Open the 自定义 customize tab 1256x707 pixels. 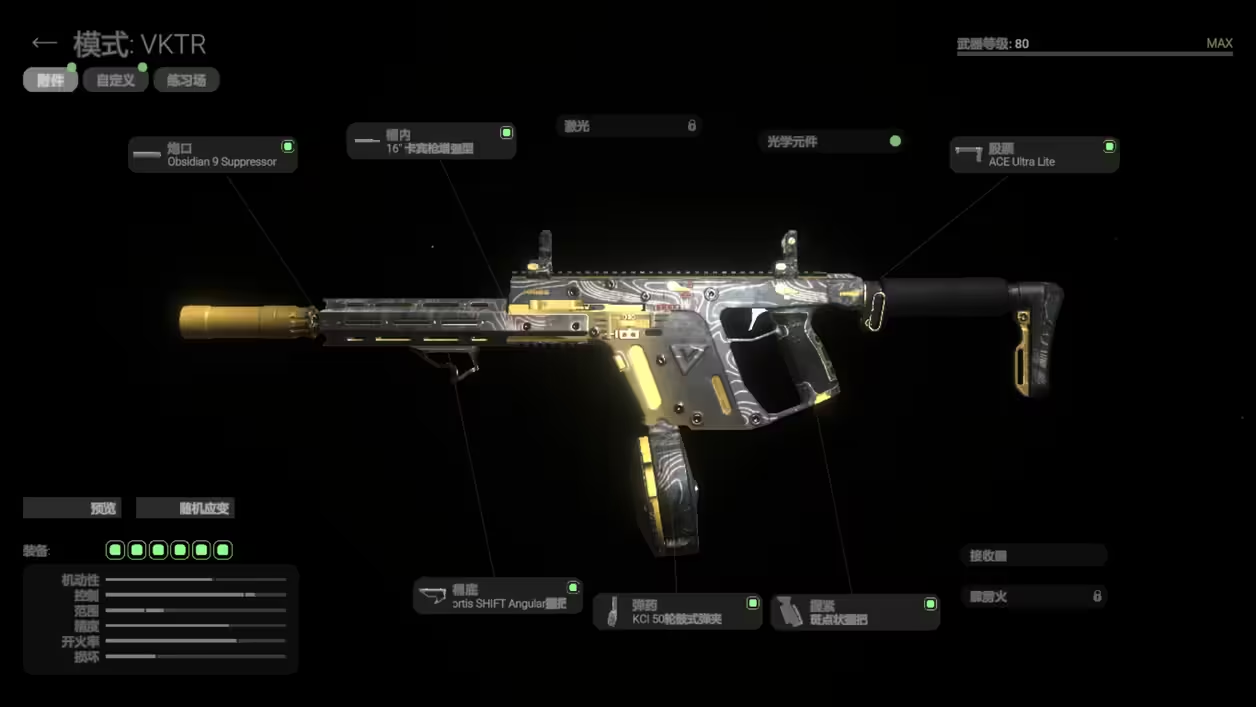click(116, 80)
